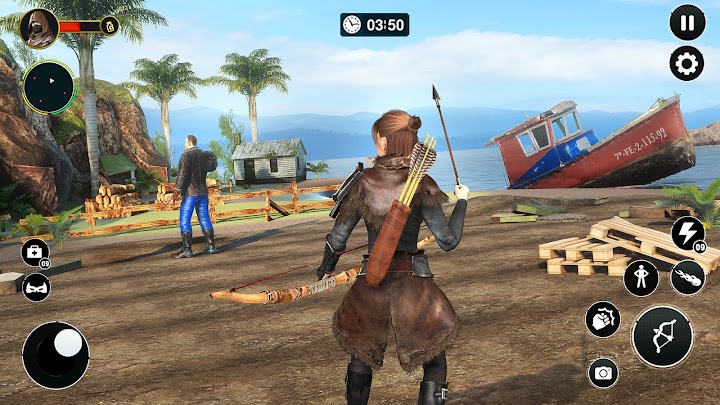Use the medkit item
720x405 pixels.
click(35, 252)
